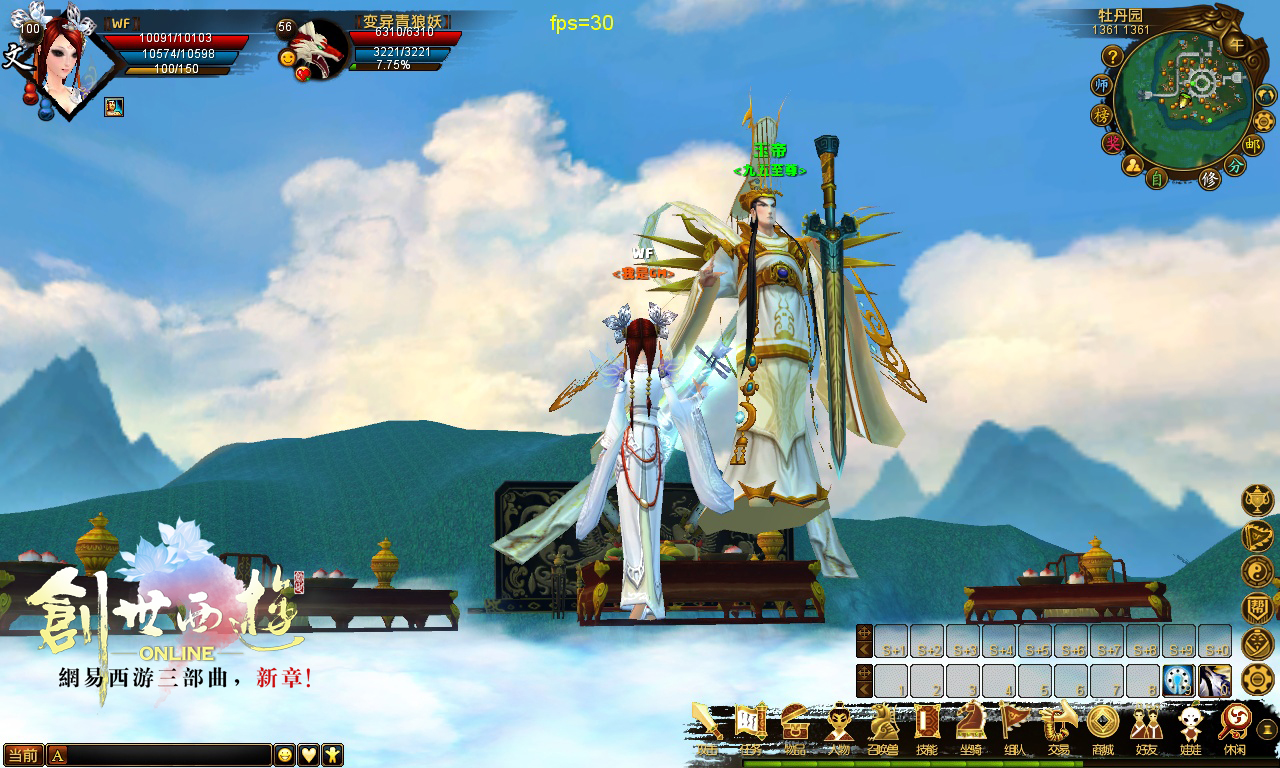
Task: Select the 变异青狼妖 pet portrait
Action: 320,50
